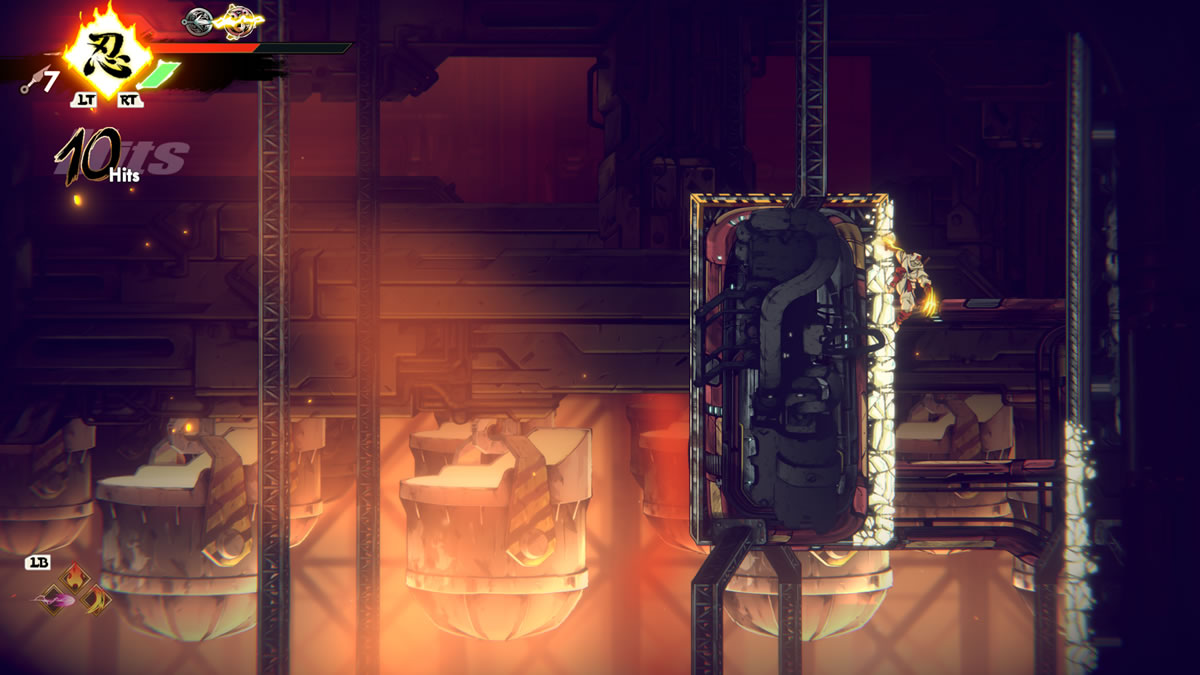The width and height of the screenshot is (1200, 675).
Task: Trigger the yellow crescent slash skill
Action: (96, 599)
